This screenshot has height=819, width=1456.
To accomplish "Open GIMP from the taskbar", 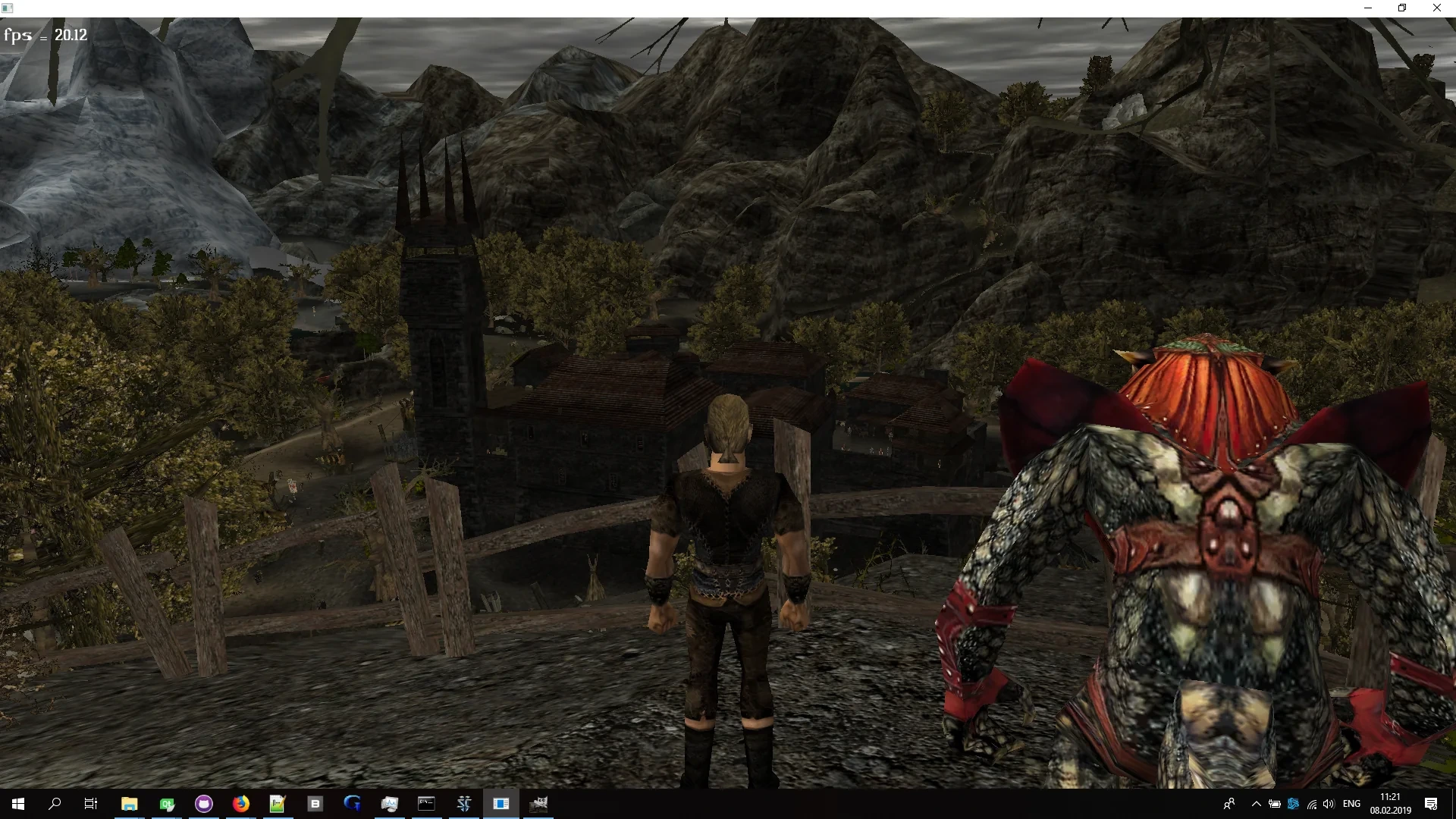I will (x=540, y=805).
